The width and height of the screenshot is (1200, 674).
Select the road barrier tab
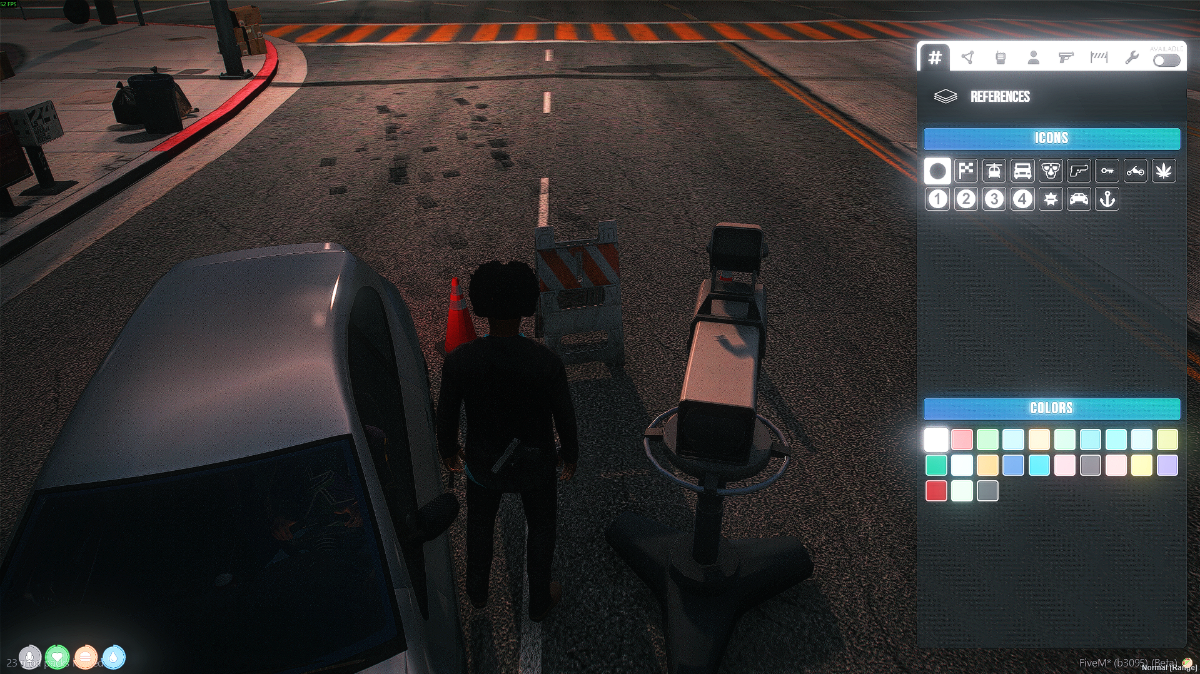pyautogui.click(x=1099, y=57)
